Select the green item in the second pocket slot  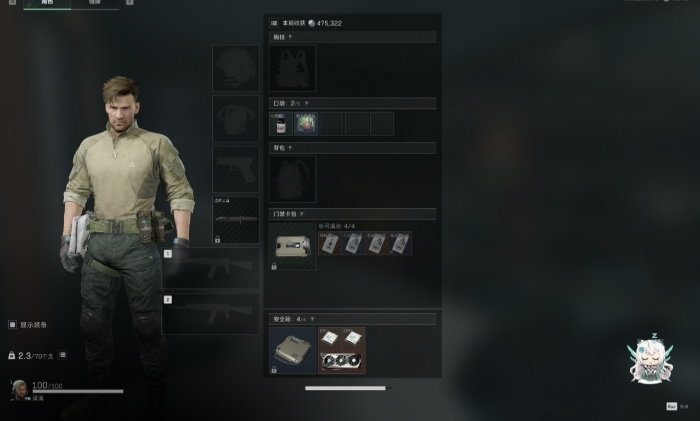point(306,124)
